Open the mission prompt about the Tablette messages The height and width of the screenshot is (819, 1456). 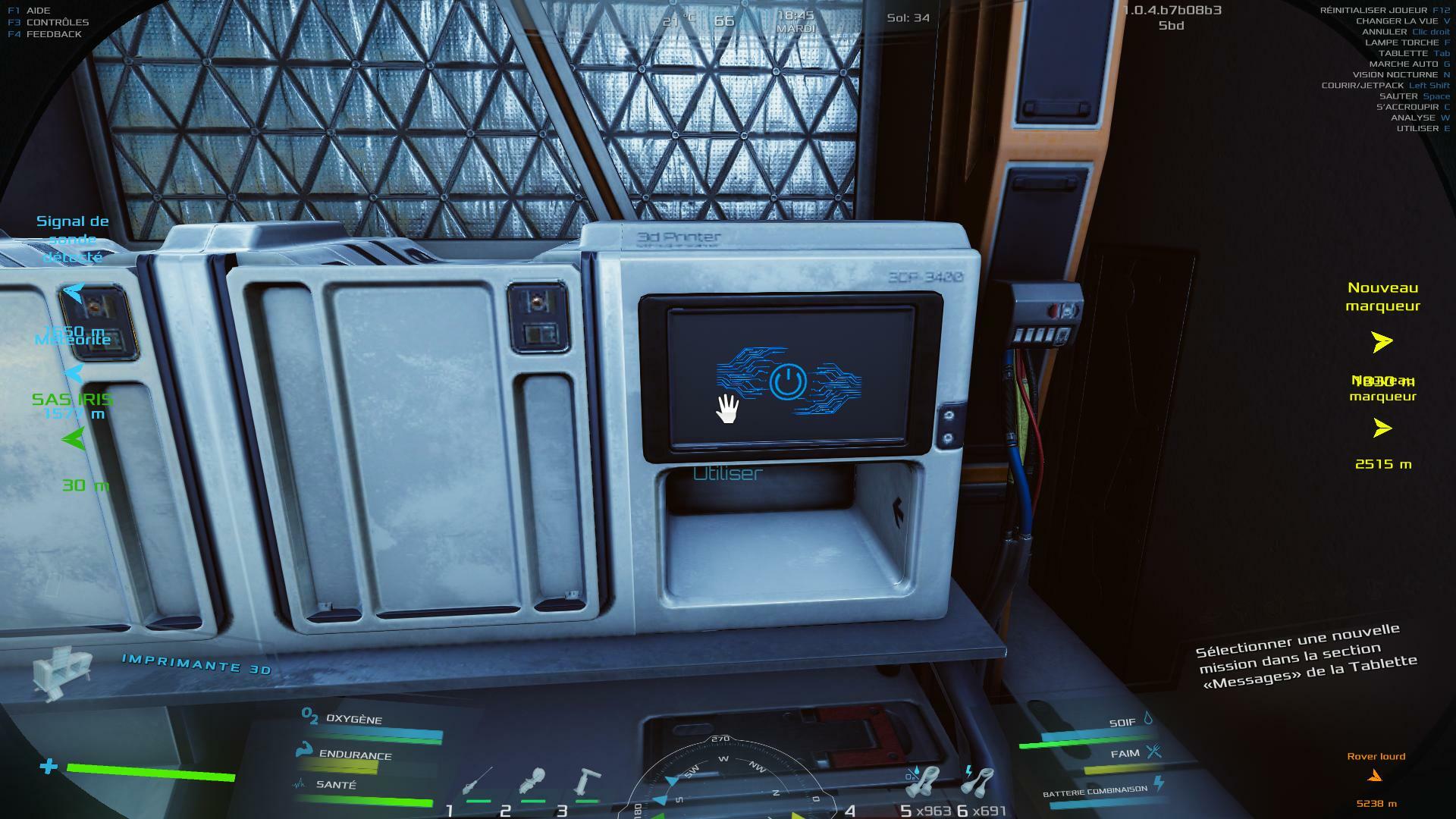click(x=1306, y=657)
